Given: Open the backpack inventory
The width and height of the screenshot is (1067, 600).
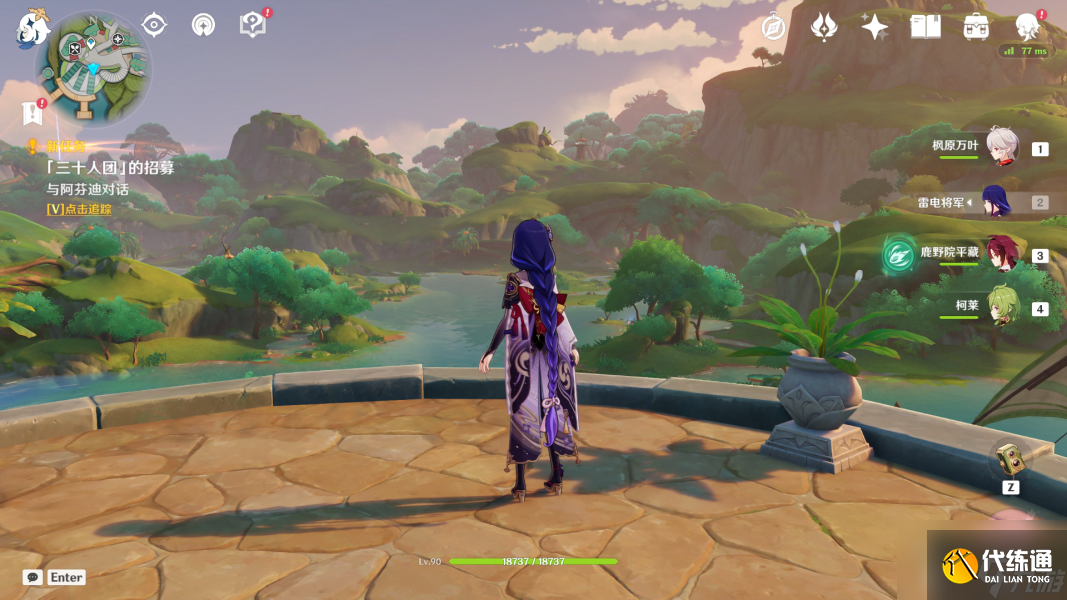Looking at the screenshot, I should click(976, 27).
